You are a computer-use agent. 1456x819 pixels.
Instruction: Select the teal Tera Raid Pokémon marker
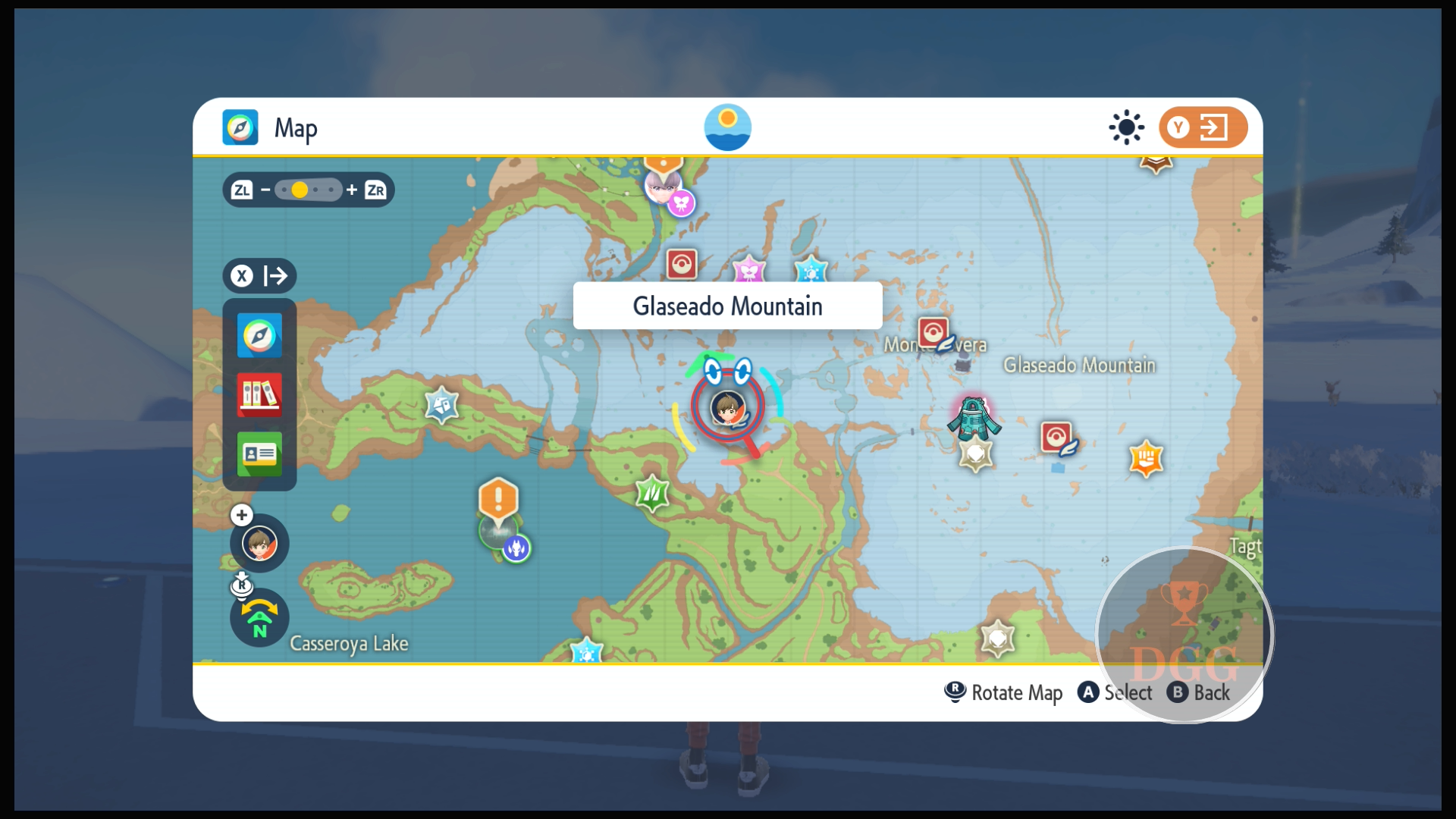pyautogui.click(x=974, y=418)
